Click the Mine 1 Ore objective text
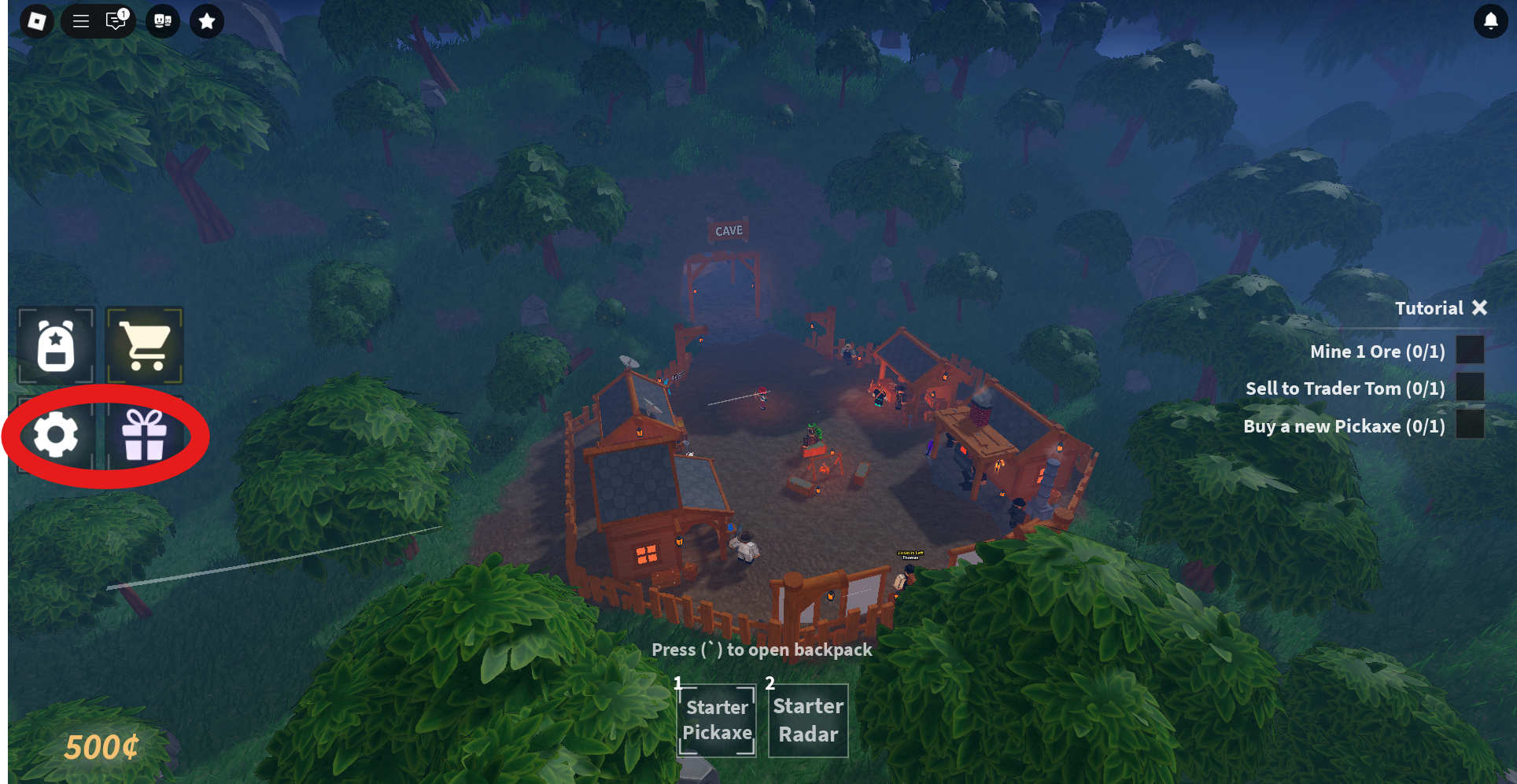 [x=1376, y=352]
